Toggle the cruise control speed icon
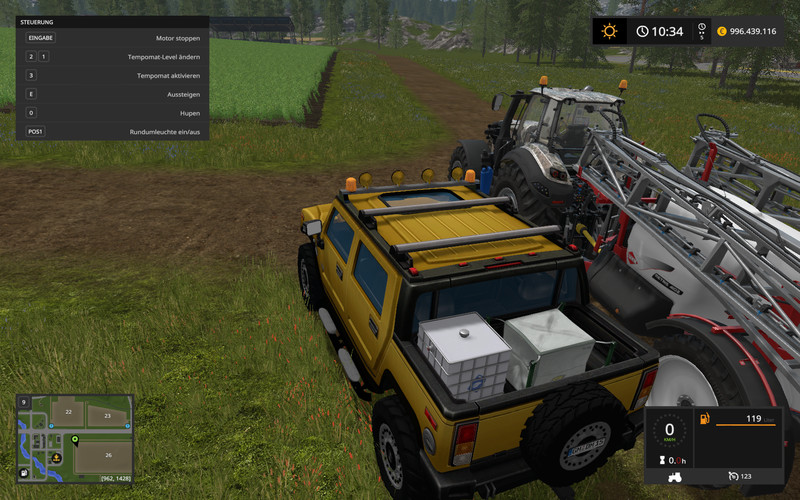 pyautogui.click(x=733, y=476)
